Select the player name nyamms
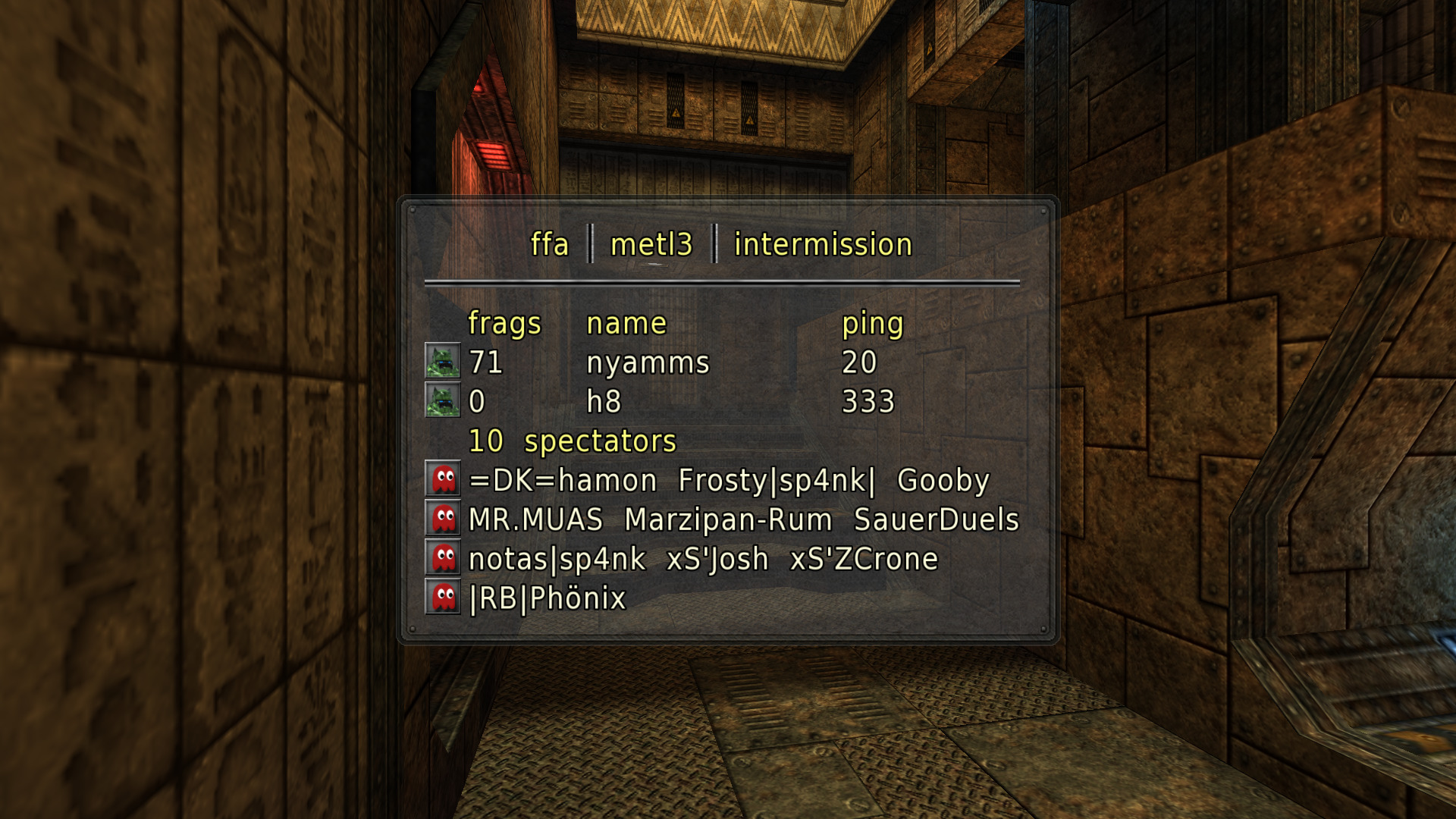 click(x=649, y=362)
